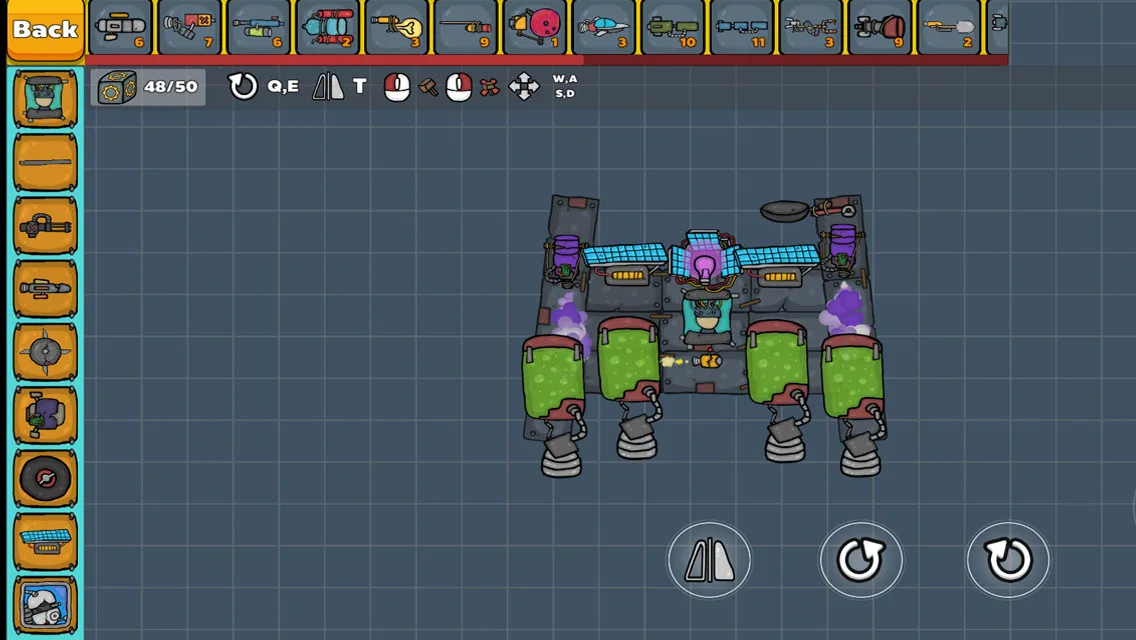Choose the red bowling ball launcher part
Viewport: 1136px width, 640px height.
click(x=534, y=28)
